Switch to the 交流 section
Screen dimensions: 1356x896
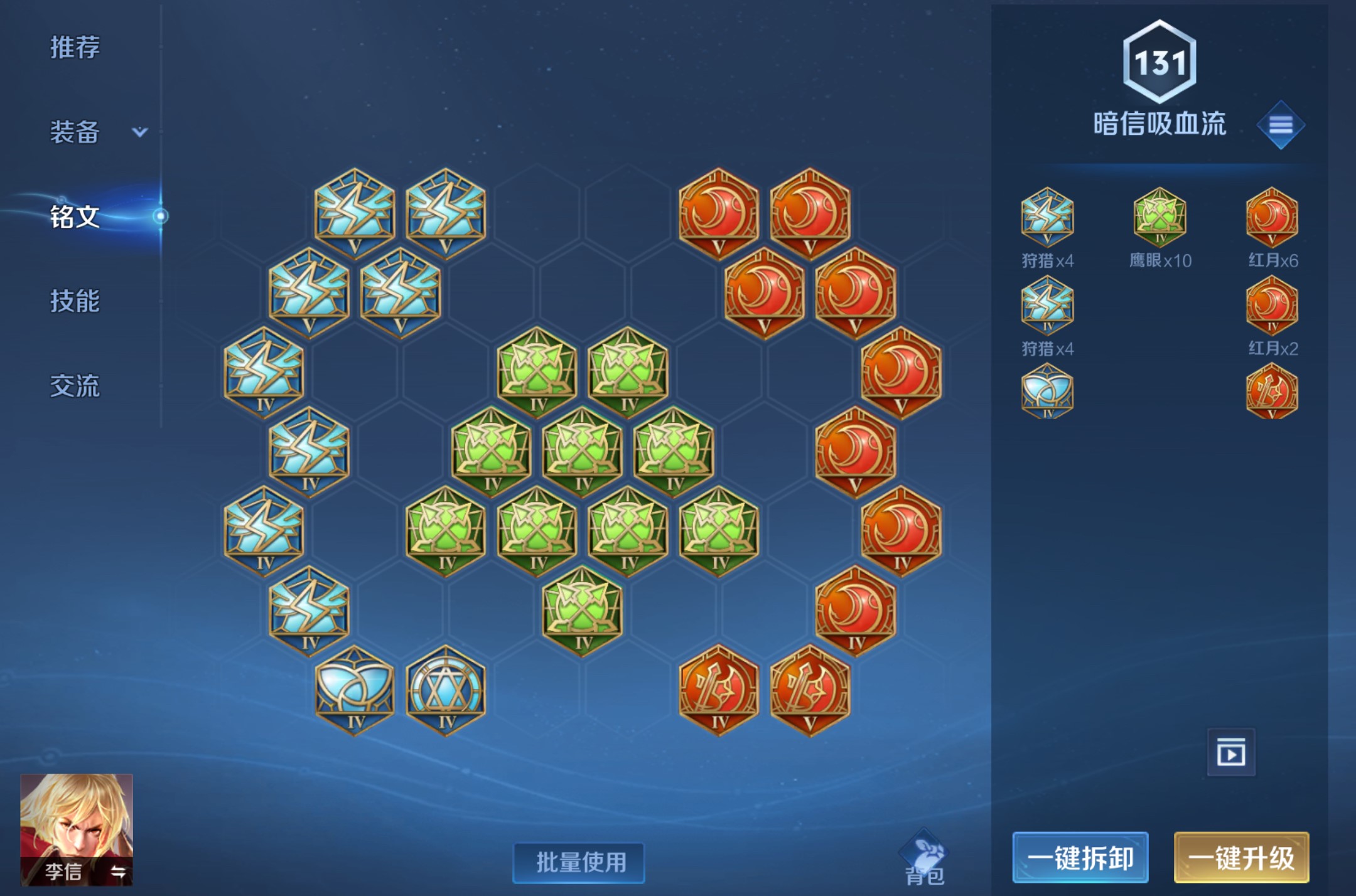(75, 387)
